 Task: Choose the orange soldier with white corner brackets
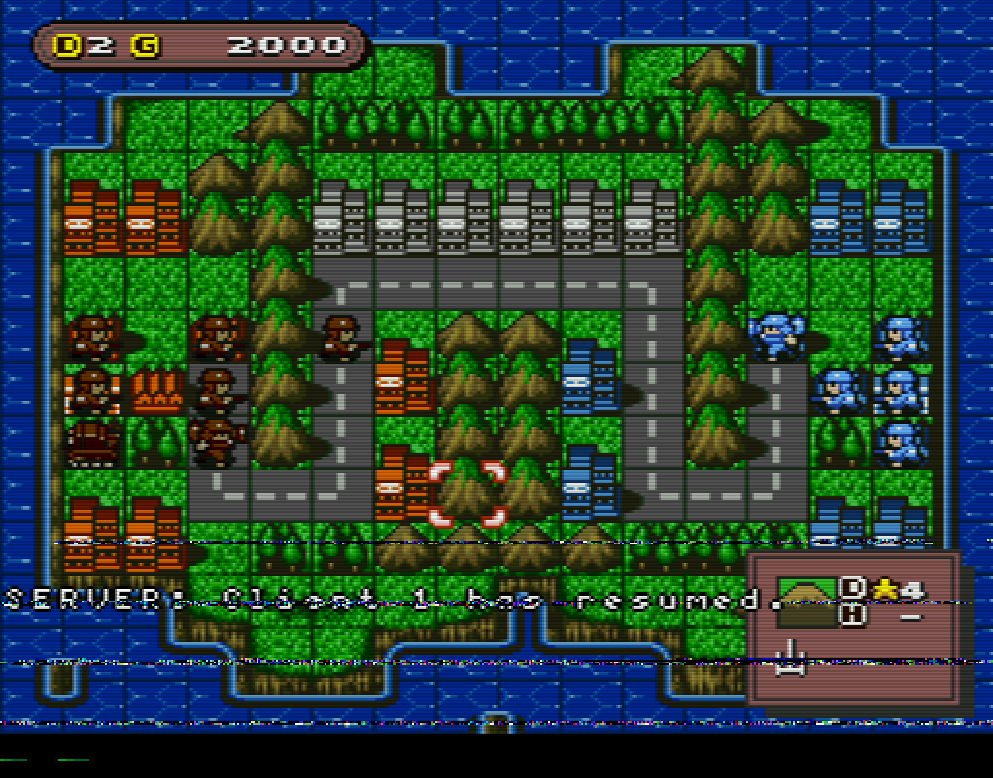[93, 390]
